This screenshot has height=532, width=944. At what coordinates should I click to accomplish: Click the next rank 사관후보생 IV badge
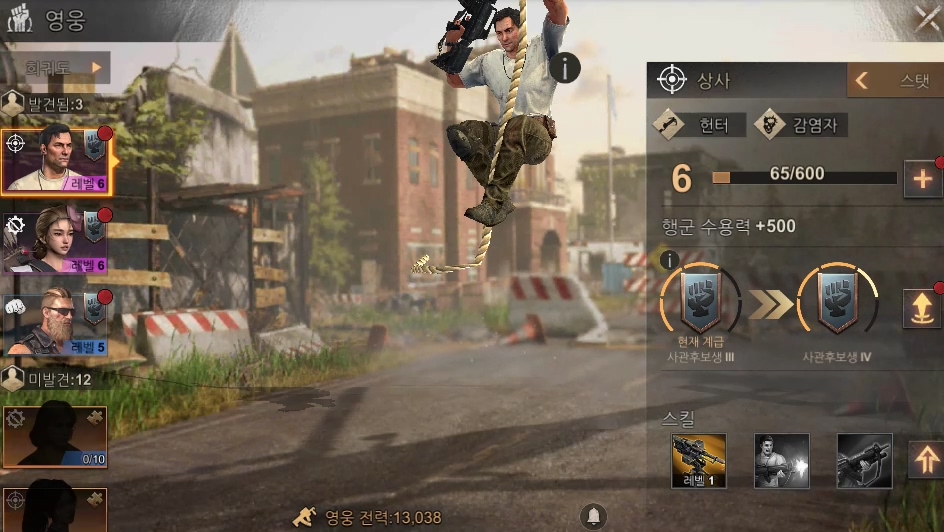click(x=837, y=303)
